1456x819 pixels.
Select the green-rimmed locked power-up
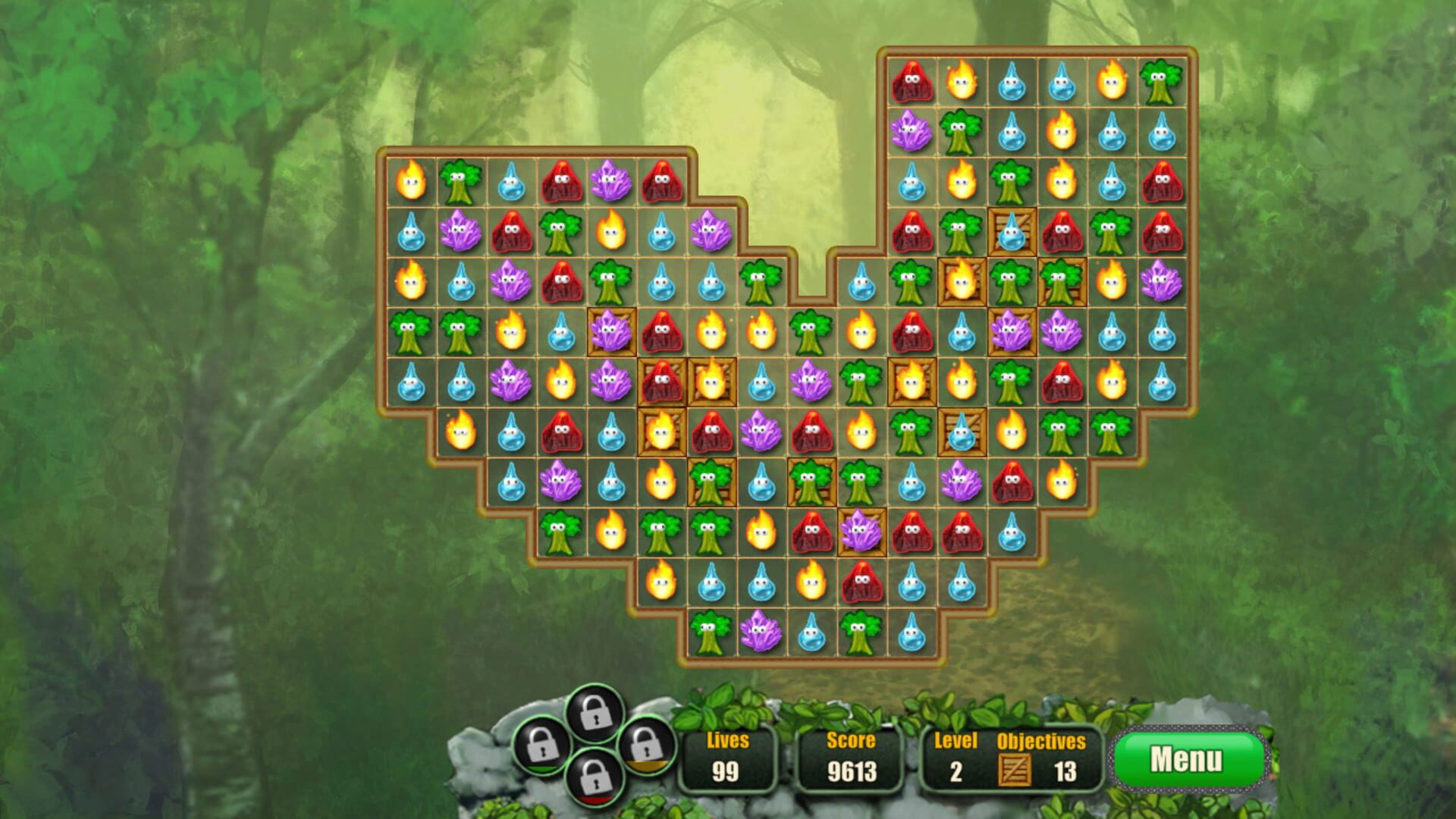541,746
